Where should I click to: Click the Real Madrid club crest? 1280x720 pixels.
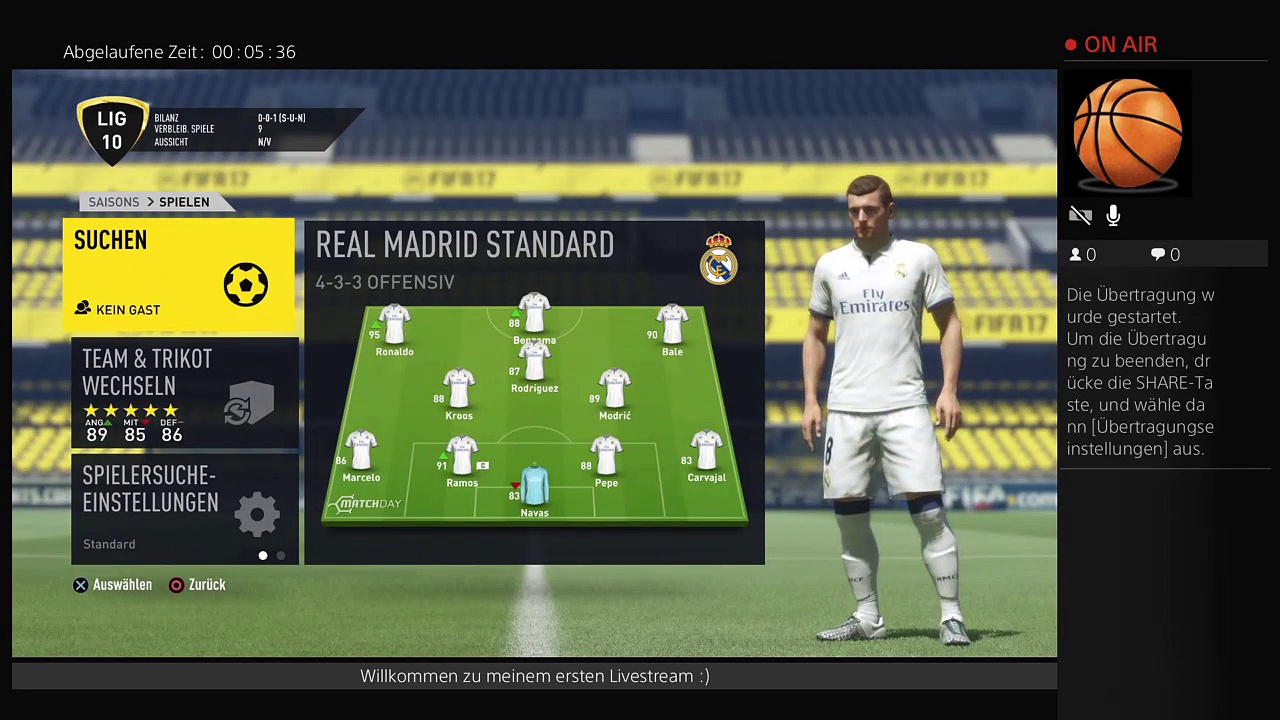click(718, 259)
